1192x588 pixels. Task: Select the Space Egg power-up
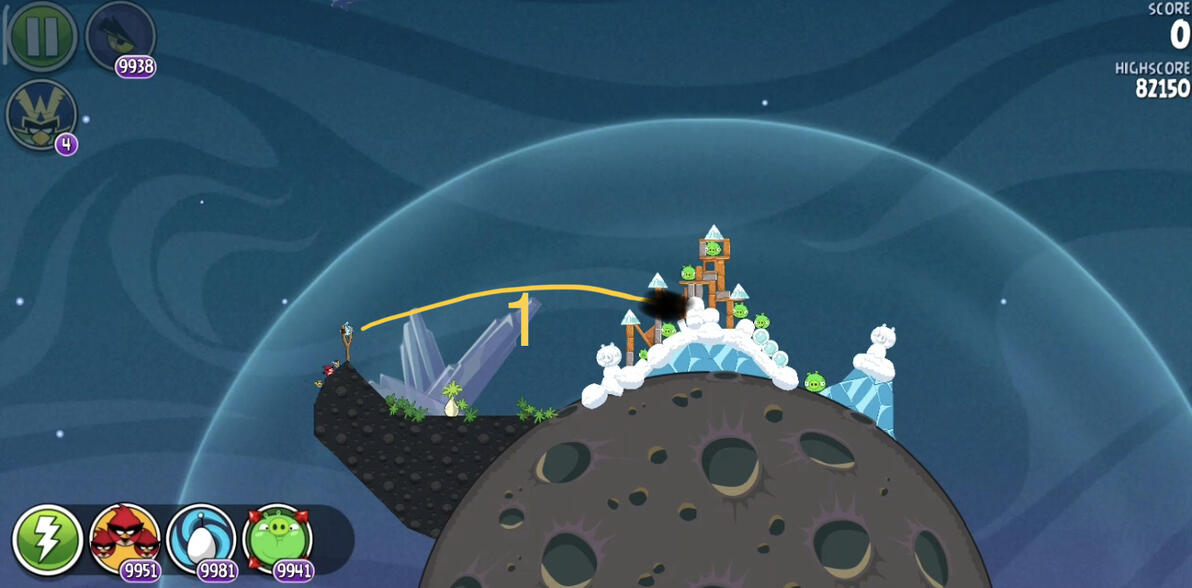pos(201,540)
